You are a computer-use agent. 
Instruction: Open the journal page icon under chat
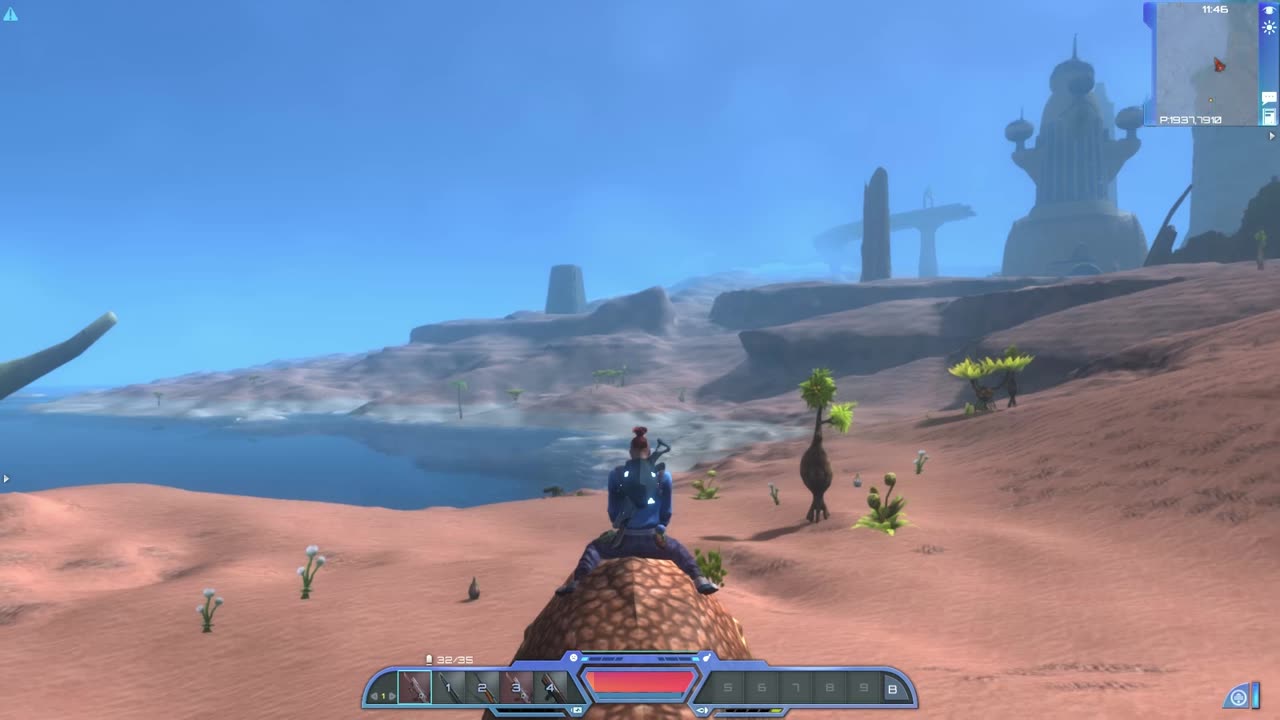1269,117
